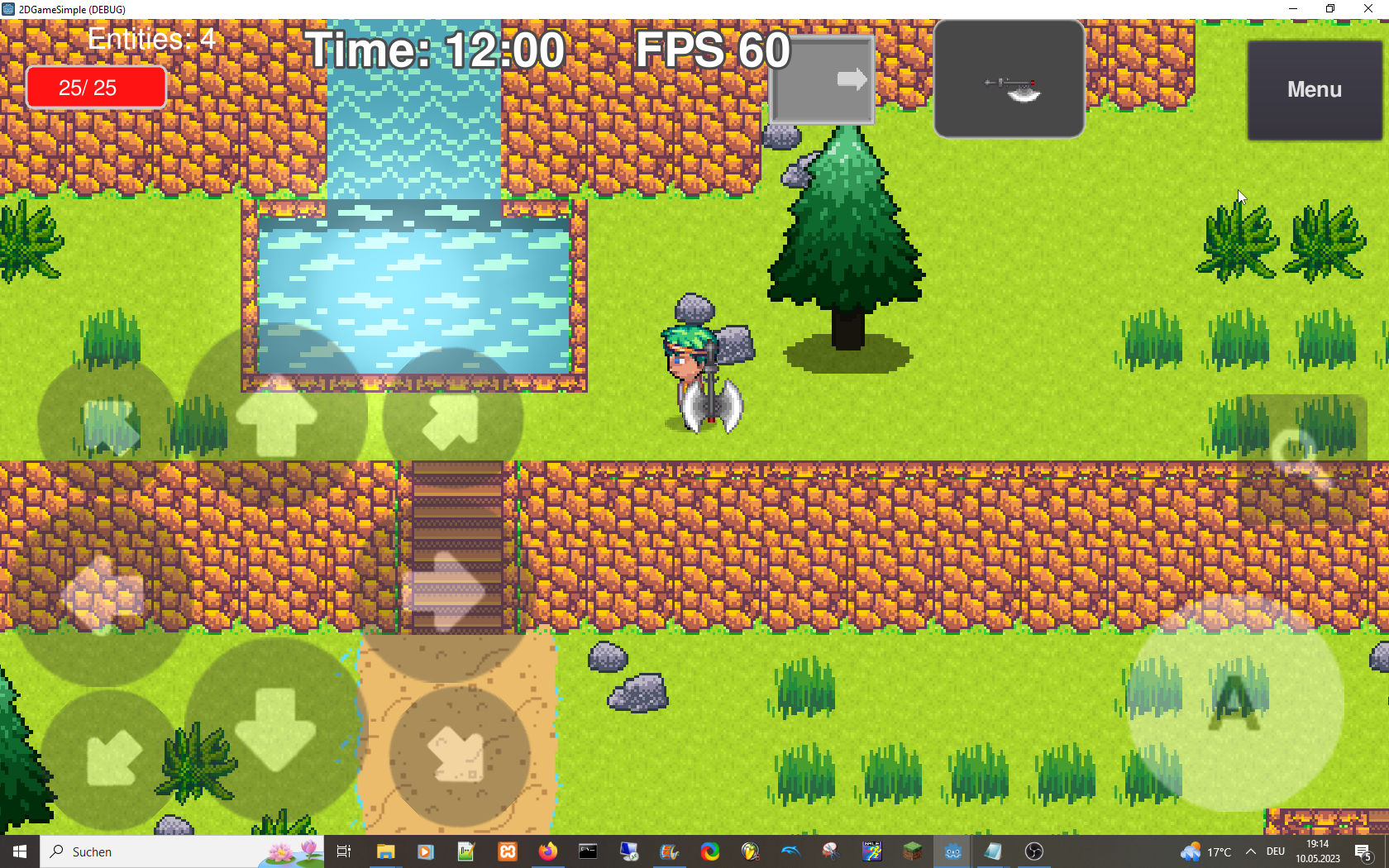Screen dimensions: 1389x868
Task: Launch Minecraft from the taskbar
Action: (x=912, y=851)
